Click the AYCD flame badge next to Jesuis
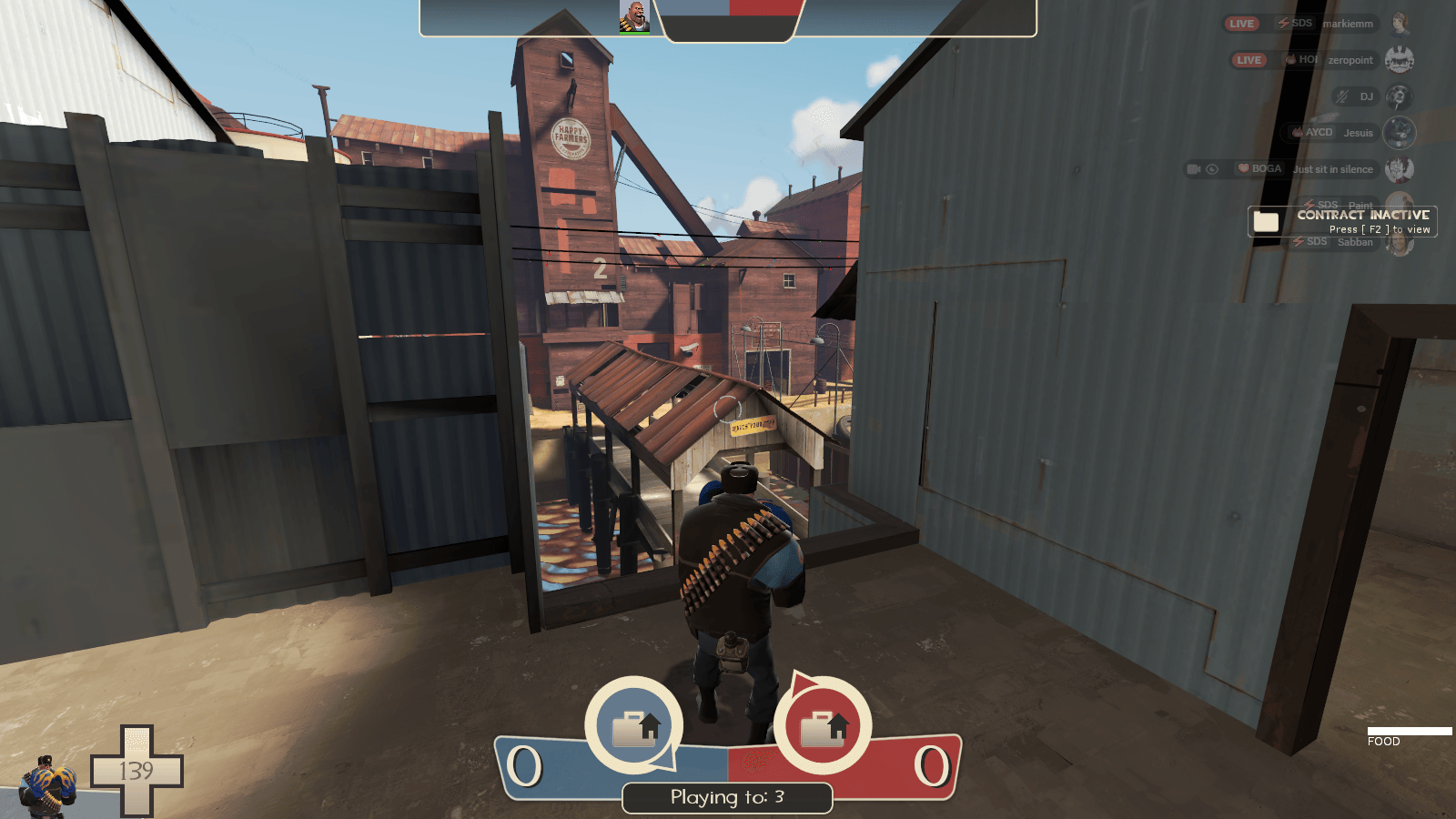 coord(1299,132)
